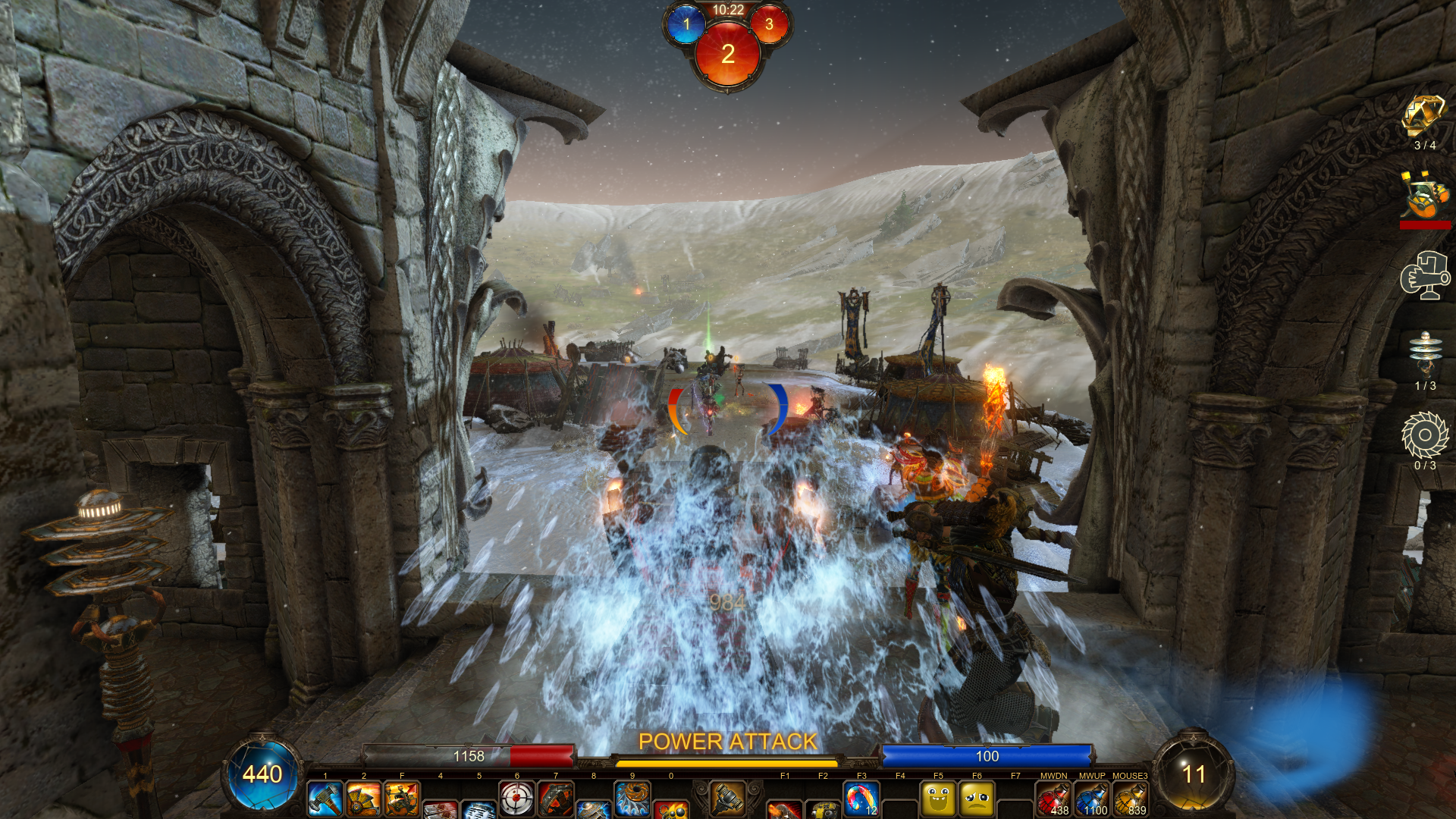1456x819 pixels.
Task: Activate the hammer strike ability
Action: click(325, 799)
